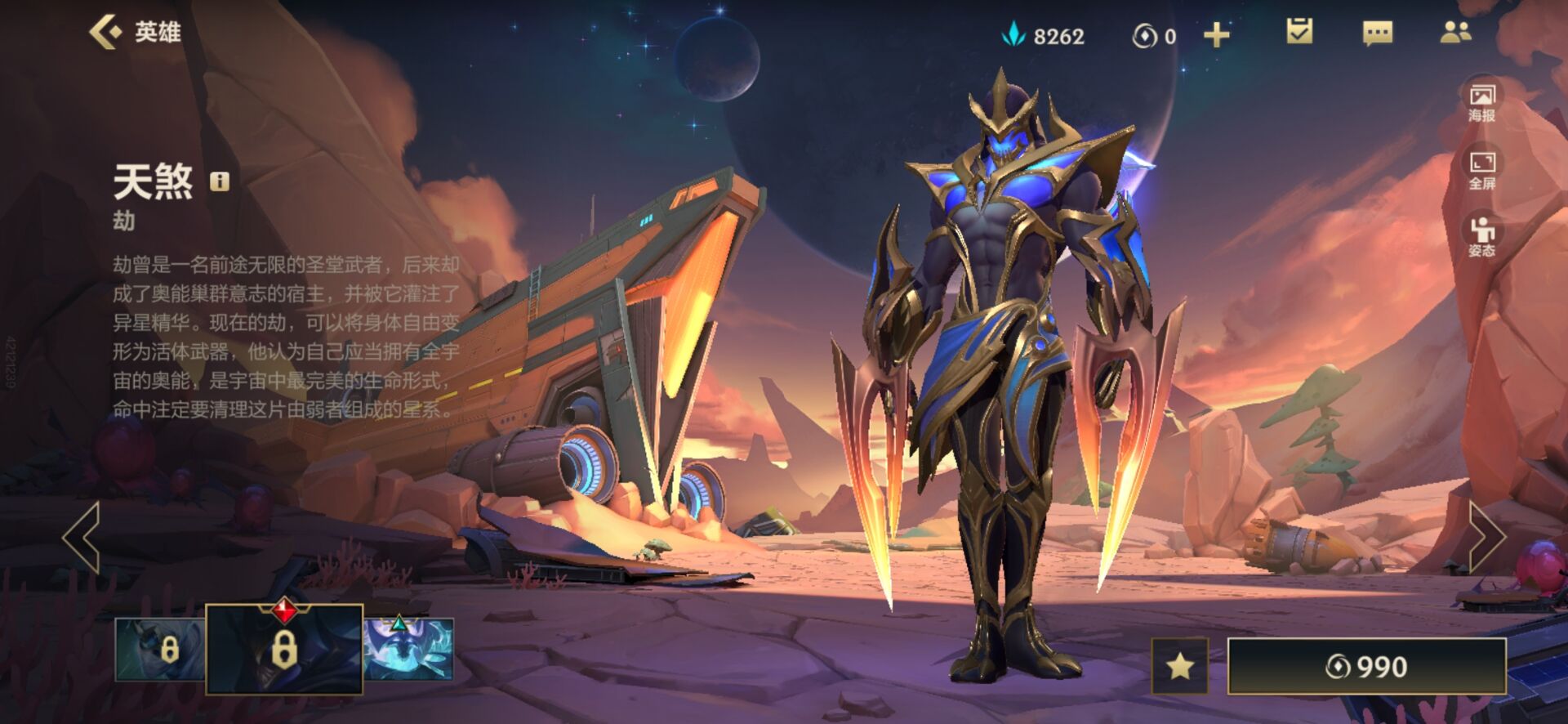Buy the skin for 990 Wild Cores
Image resolution: width=1568 pixels, height=724 pixels.
(x=1366, y=667)
